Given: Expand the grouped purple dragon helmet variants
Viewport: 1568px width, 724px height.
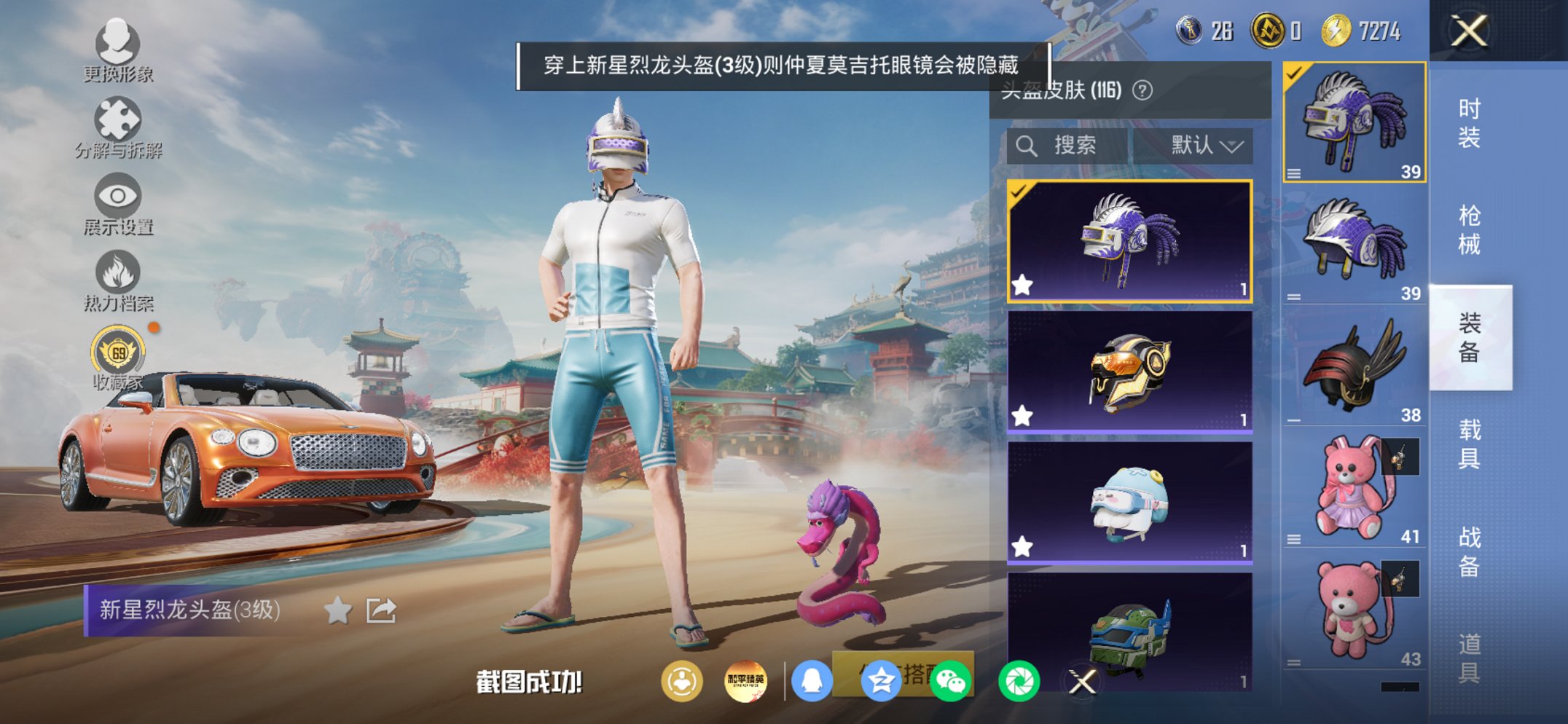Looking at the screenshot, I should point(1293,175).
